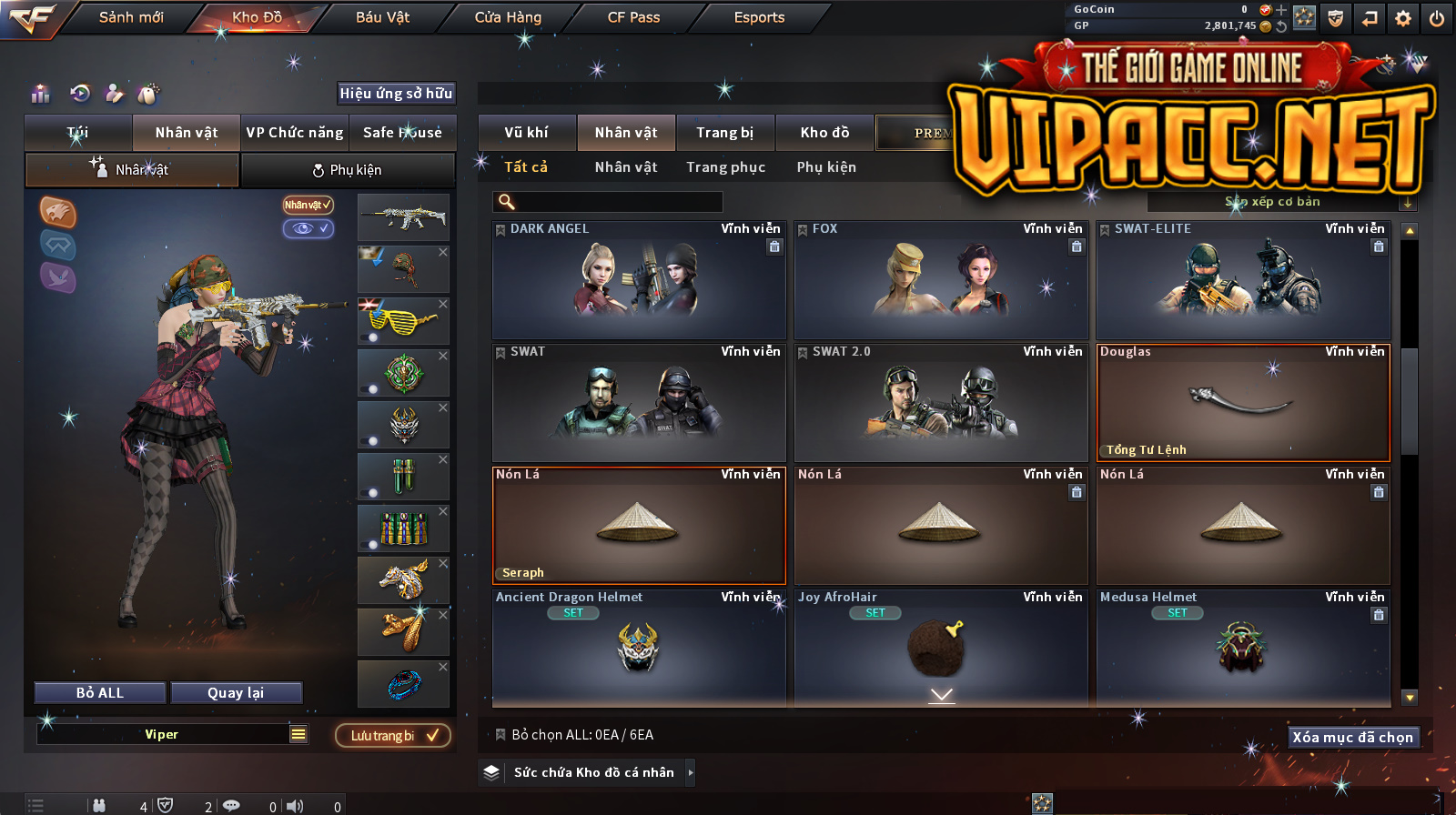Viewport: 1456px width, 815px height.
Task: Click Xóa mục đã chọn button
Action: click(x=1353, y=737)
